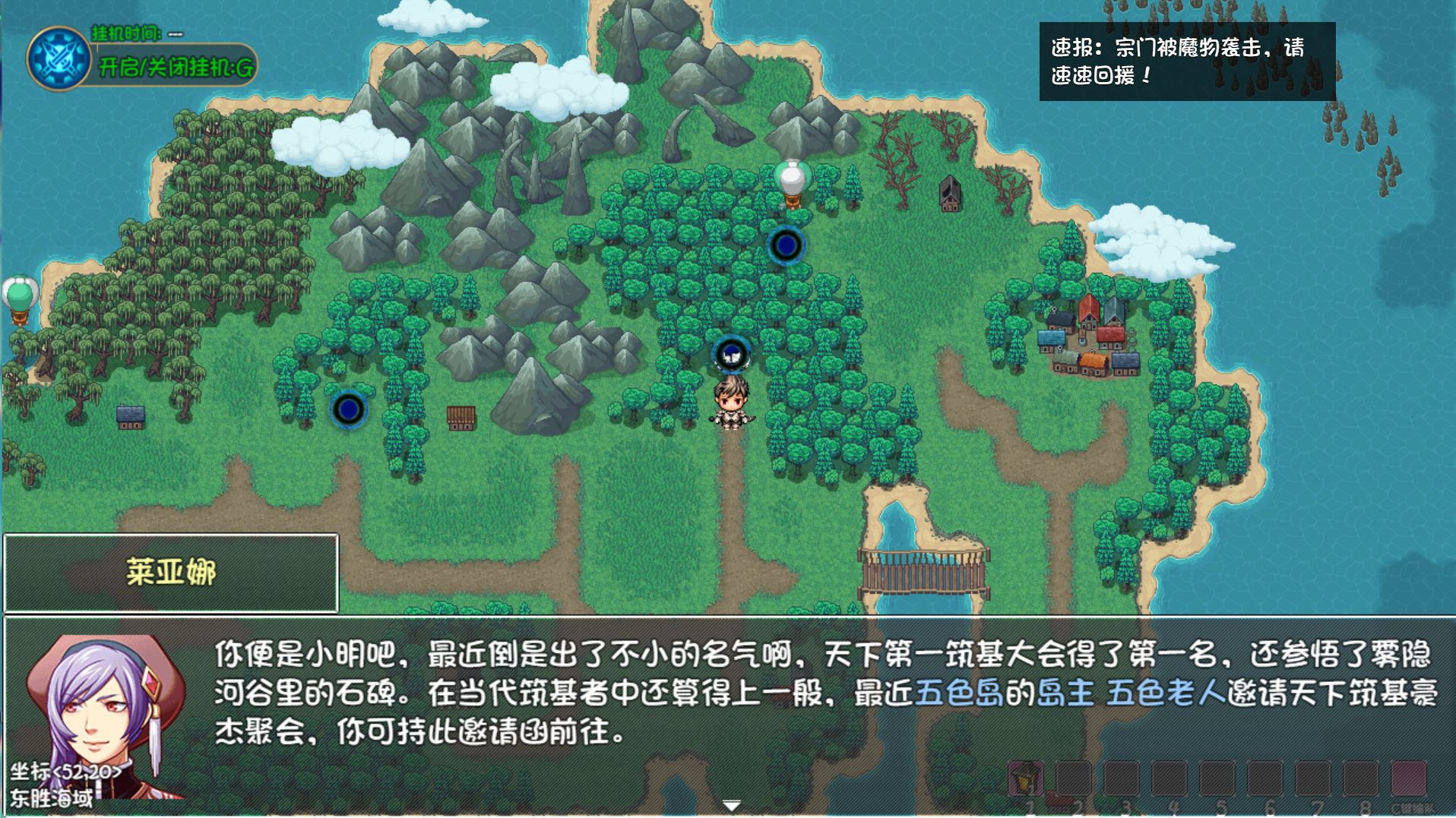
Task: Select the lantern item in hotbar slot 1
Action: 1024,777
